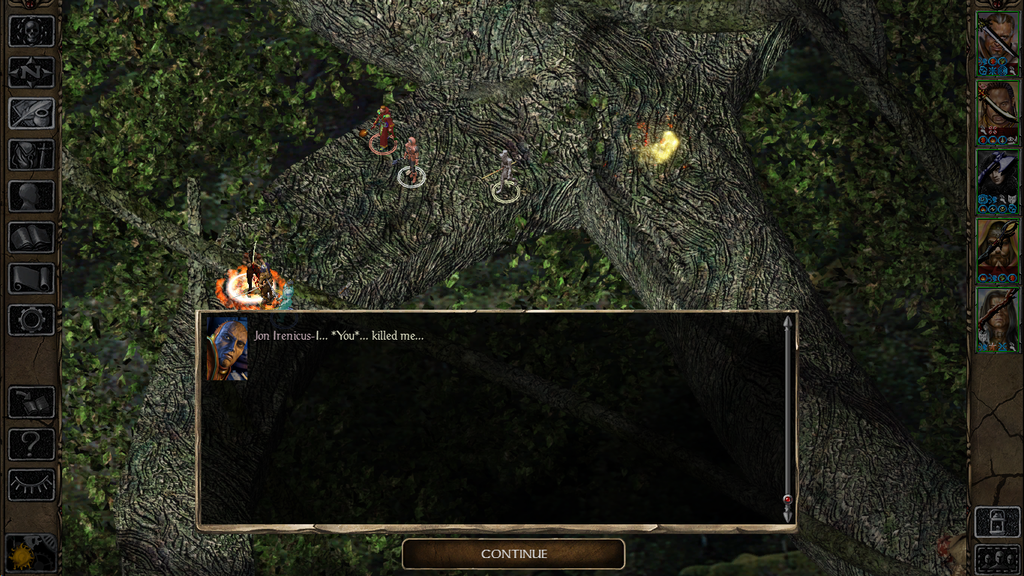Click the rest button with sun icon
1024x576 pixels.
[x=31, y=553]
